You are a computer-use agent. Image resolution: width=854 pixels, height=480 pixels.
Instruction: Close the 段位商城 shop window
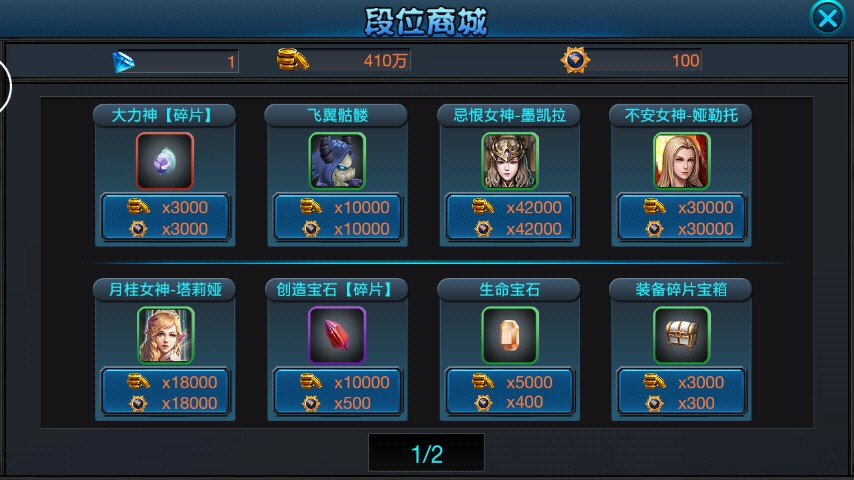click(x=826, y=18)
